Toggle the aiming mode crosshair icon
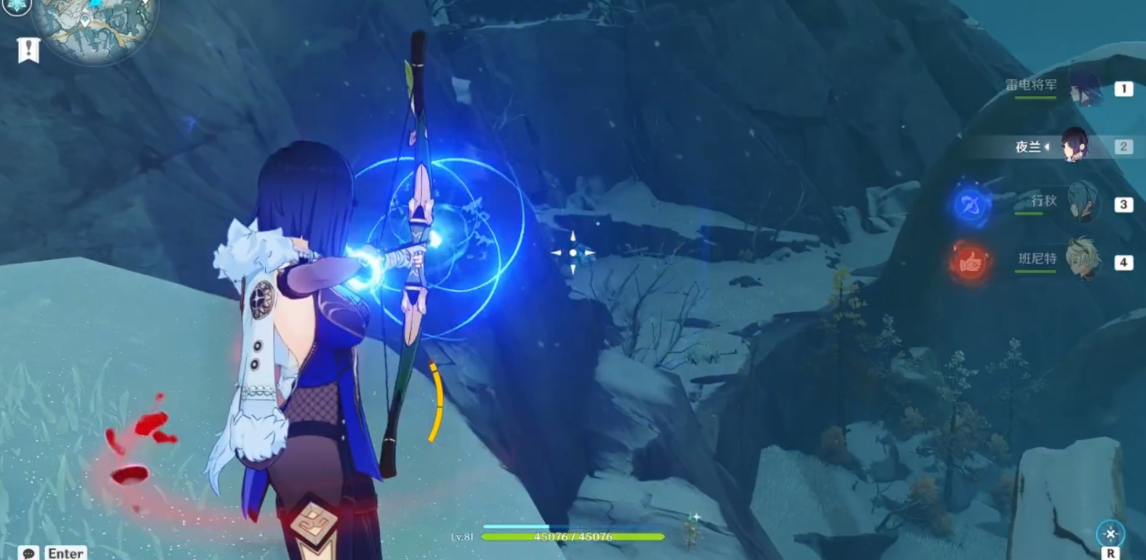1146x560 pixels. coord(1110,533)
